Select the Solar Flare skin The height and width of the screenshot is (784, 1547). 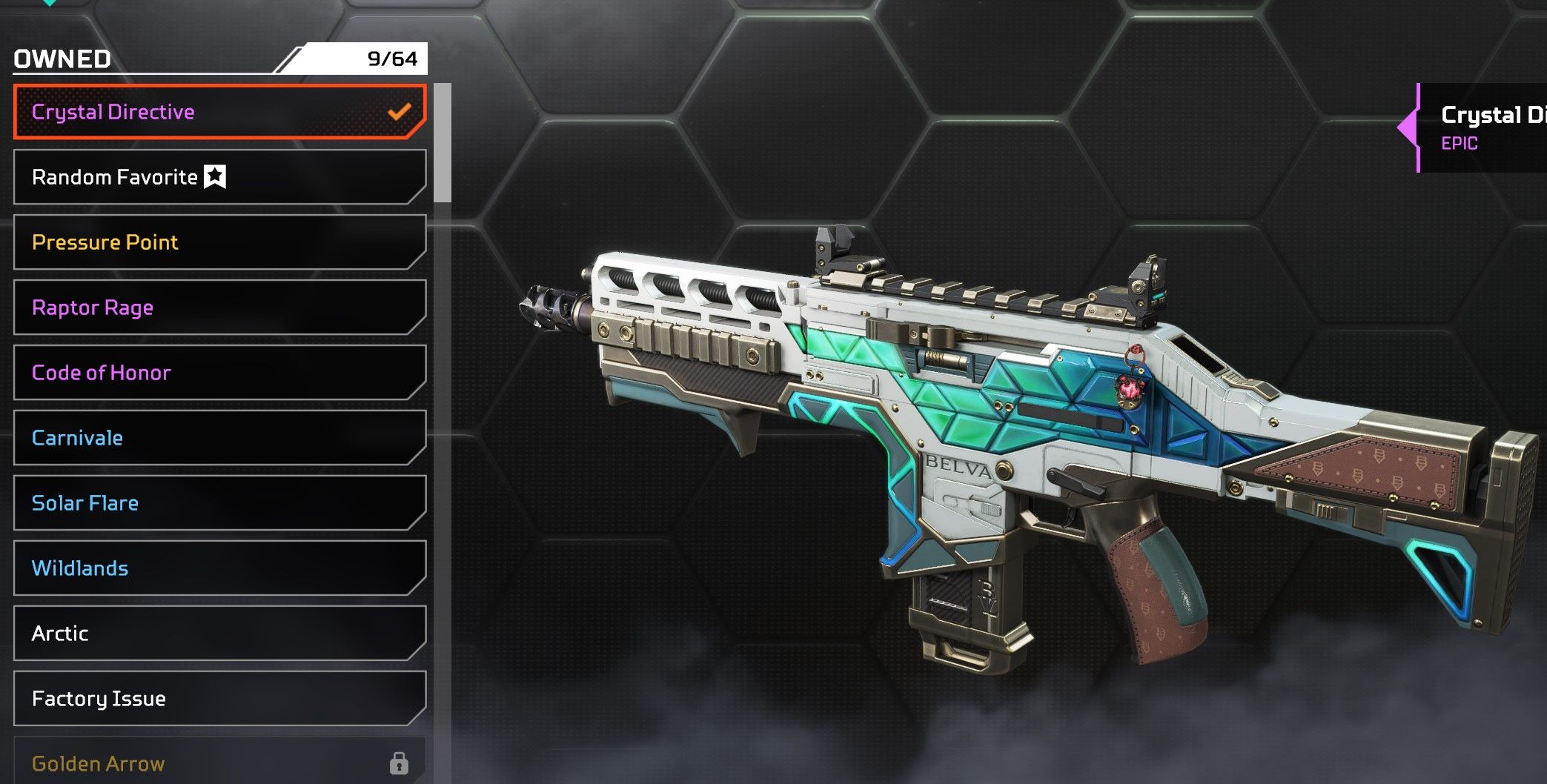click(x=219, y=503)
